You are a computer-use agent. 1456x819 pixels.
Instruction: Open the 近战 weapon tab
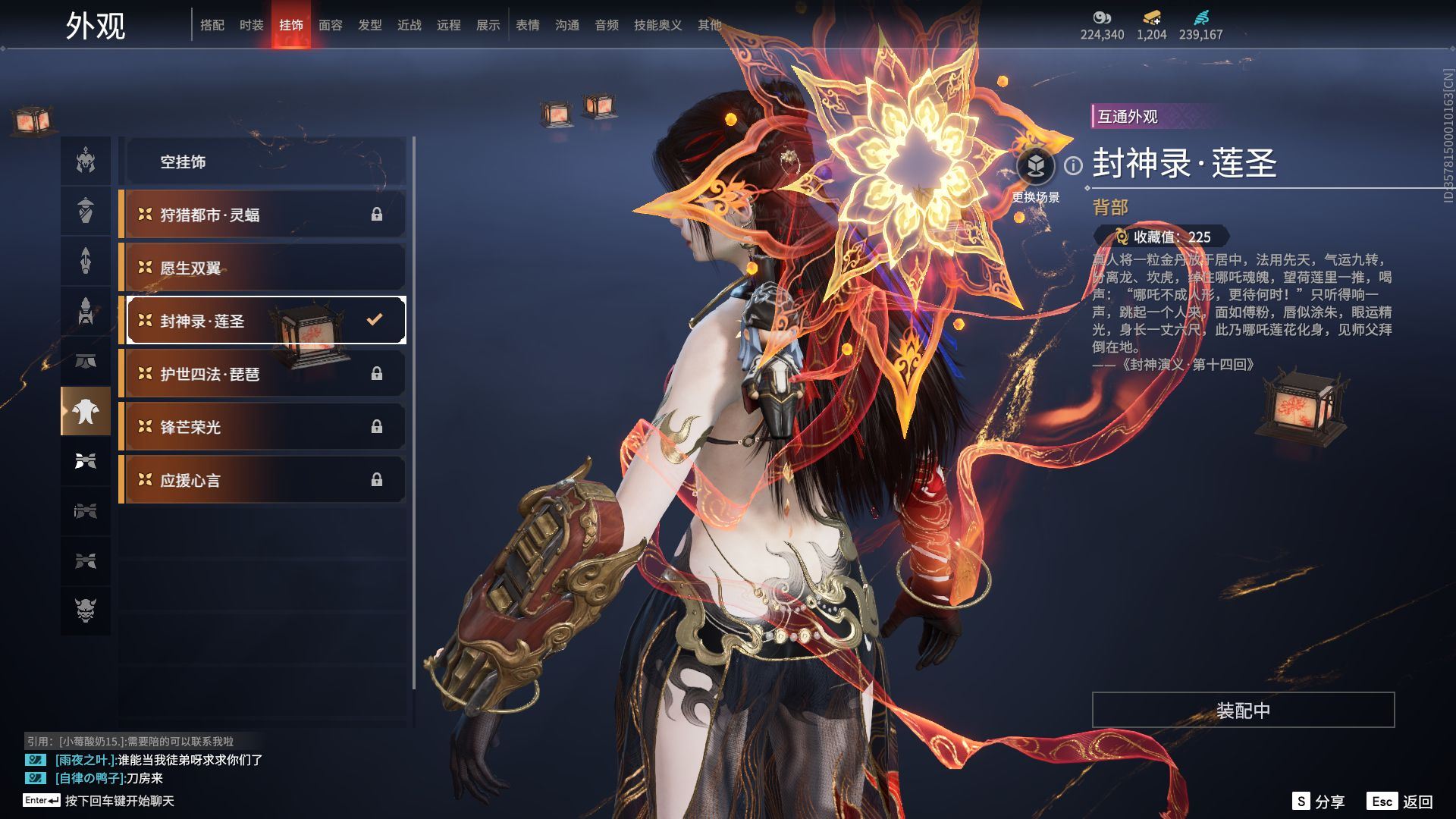click(x=409, y=25)
